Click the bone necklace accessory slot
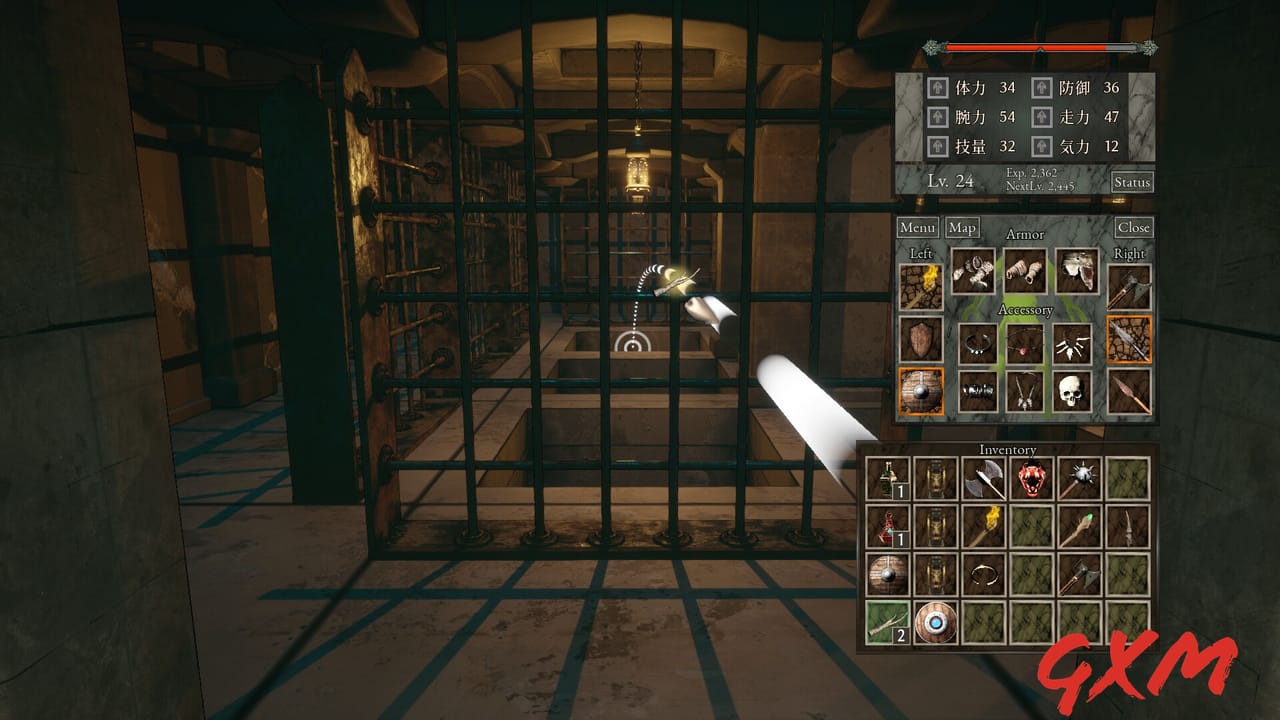Image resolution: width=1280 pixels, height=720 pixels. 1073,343
